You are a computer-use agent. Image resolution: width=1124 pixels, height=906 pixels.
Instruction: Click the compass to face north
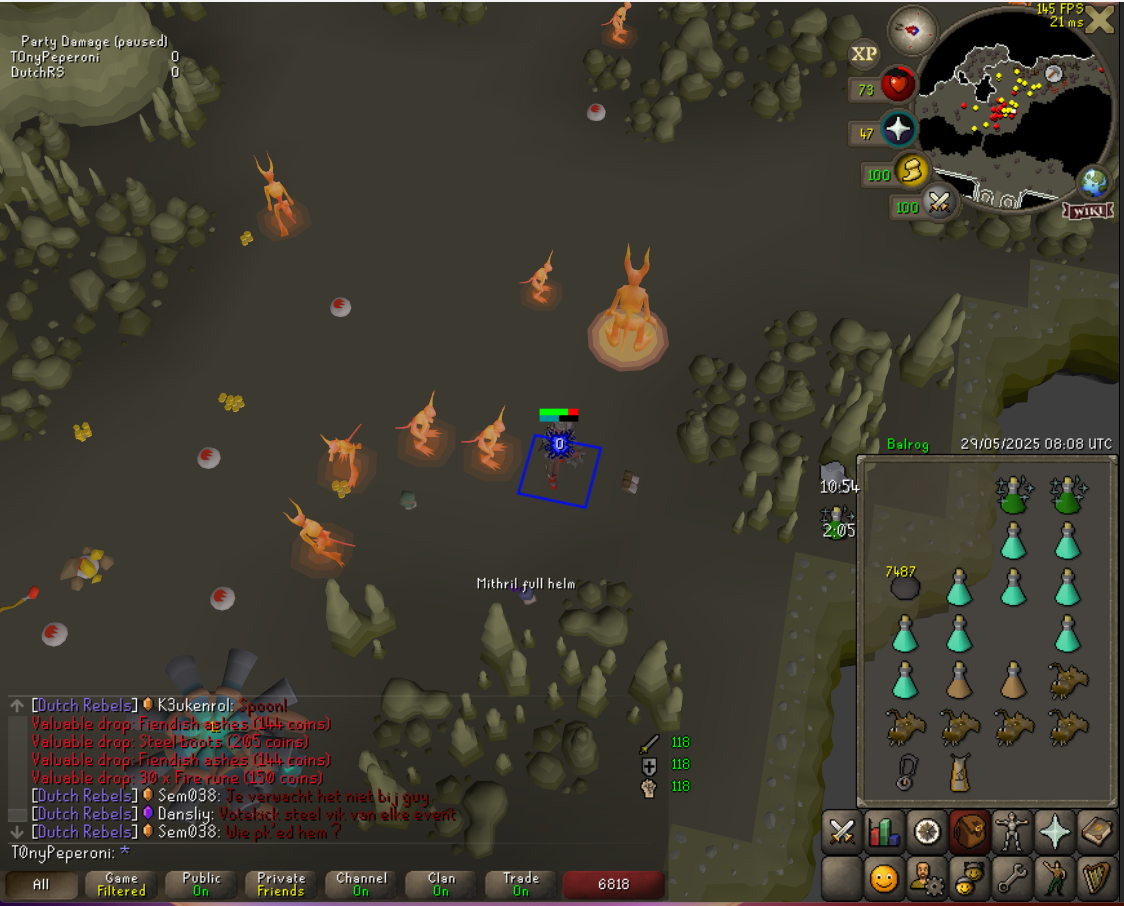(911, 31)
